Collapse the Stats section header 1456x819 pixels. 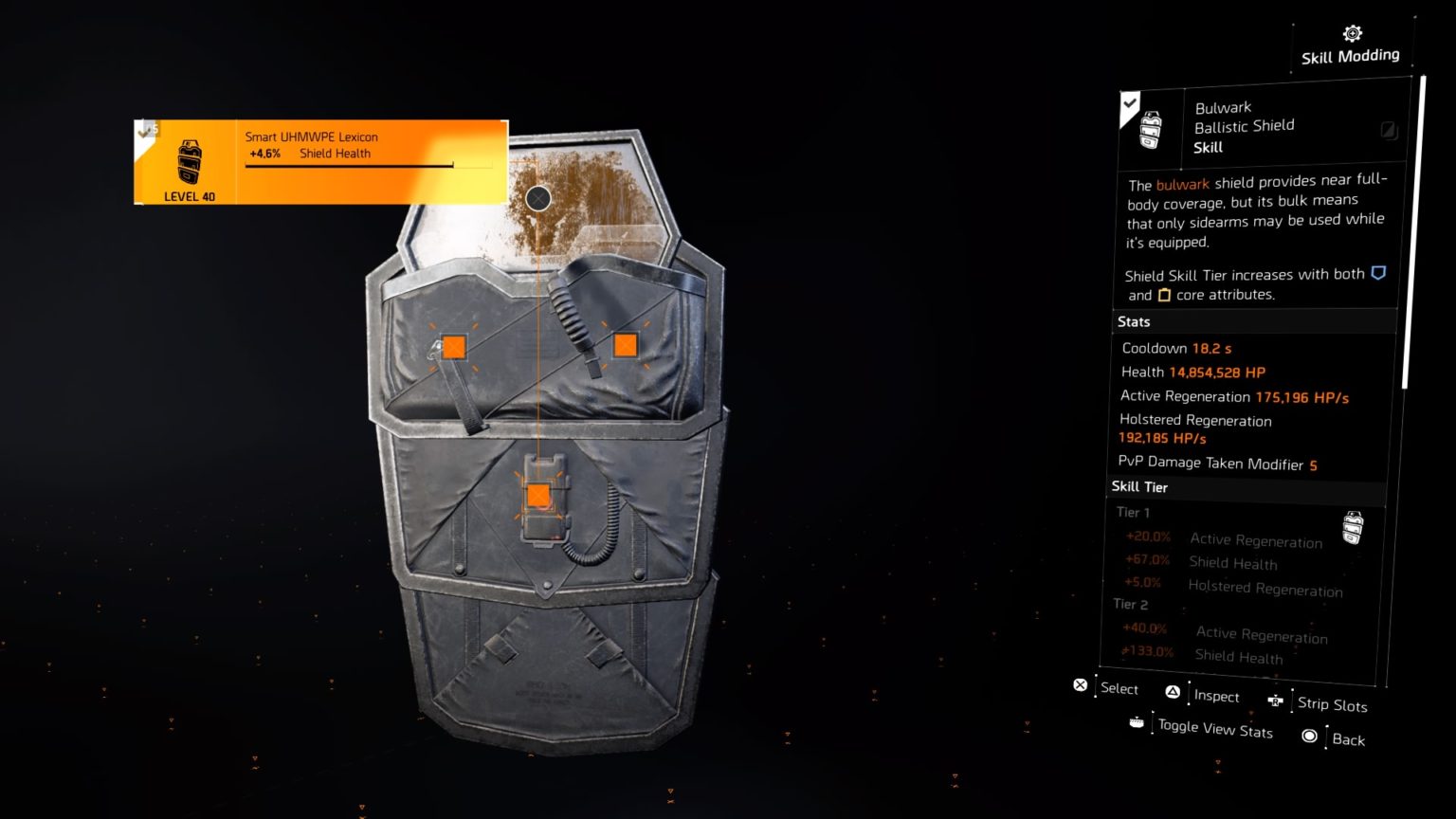click(1134, 321)
